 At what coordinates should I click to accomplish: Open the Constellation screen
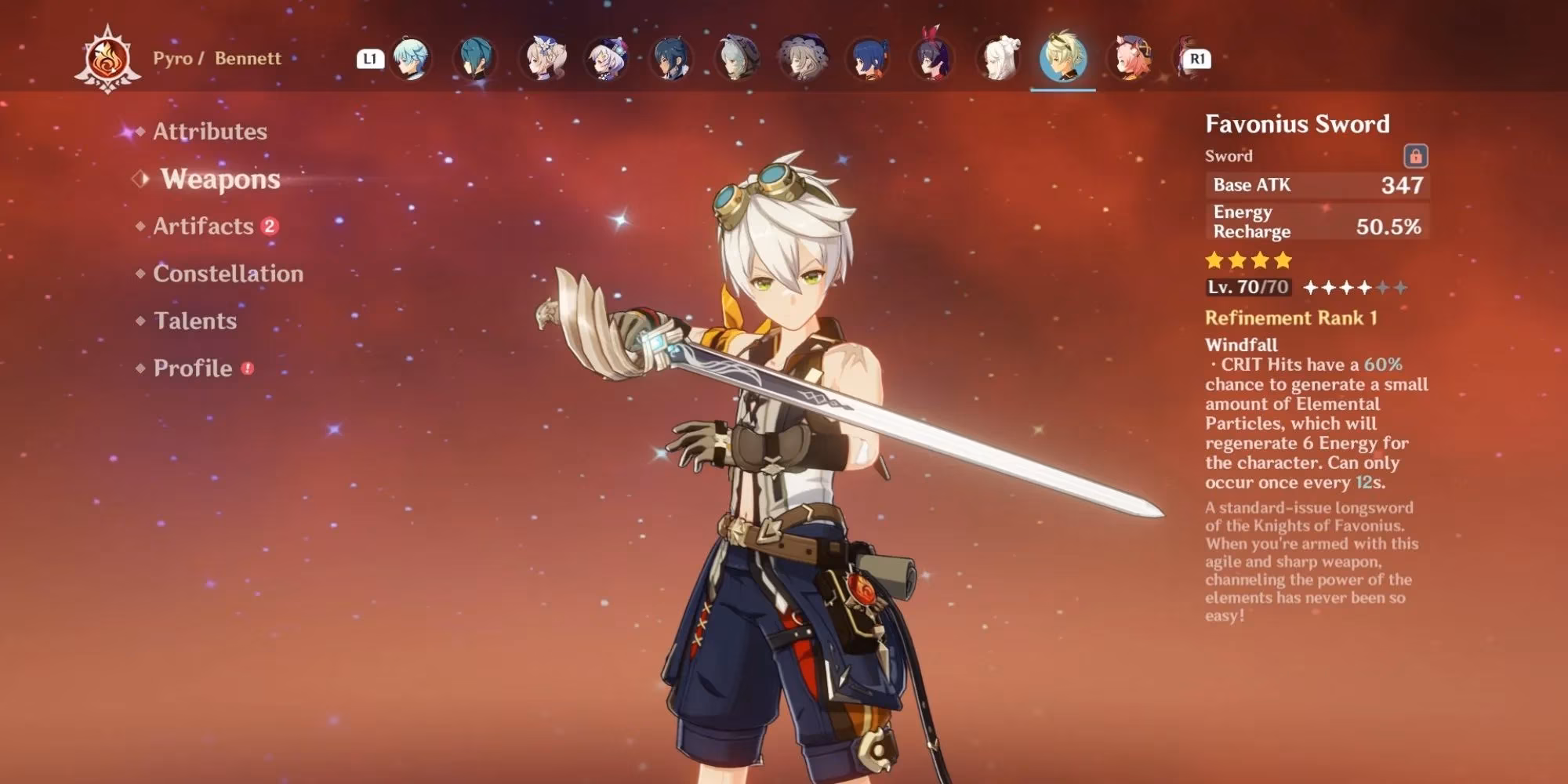[x=227, y=274]
